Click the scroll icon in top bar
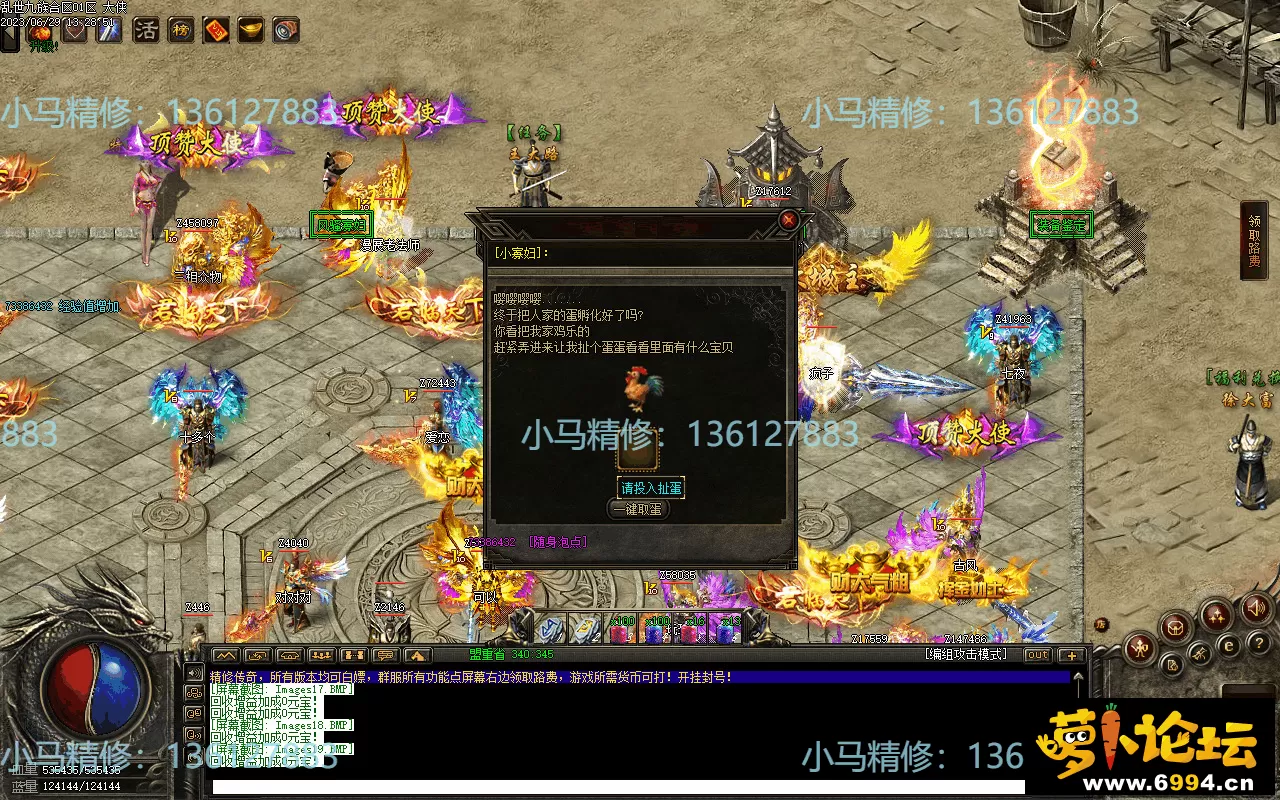1280x800 pixels. point(286,30)
